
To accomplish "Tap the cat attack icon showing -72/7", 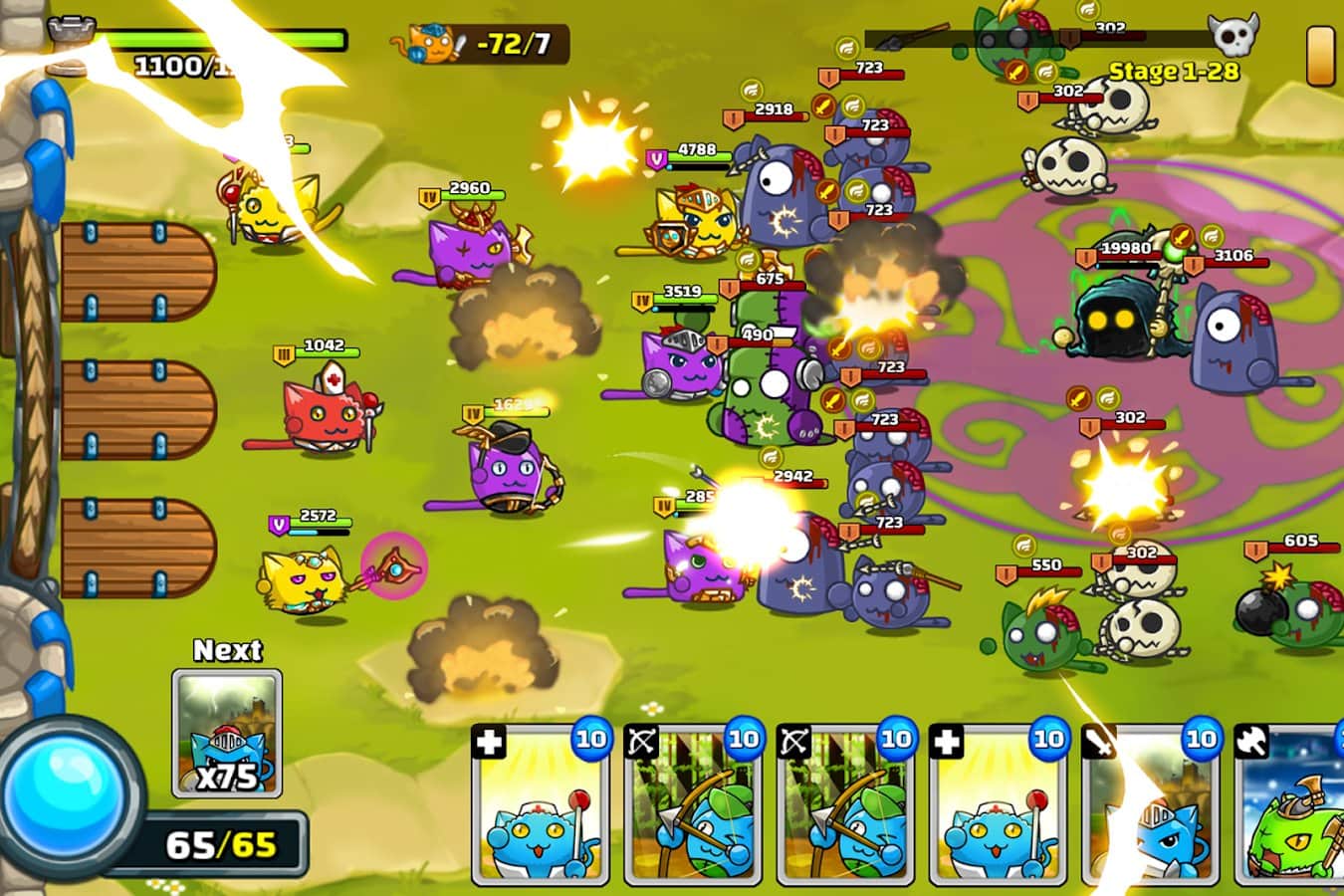I will (478, 40).
